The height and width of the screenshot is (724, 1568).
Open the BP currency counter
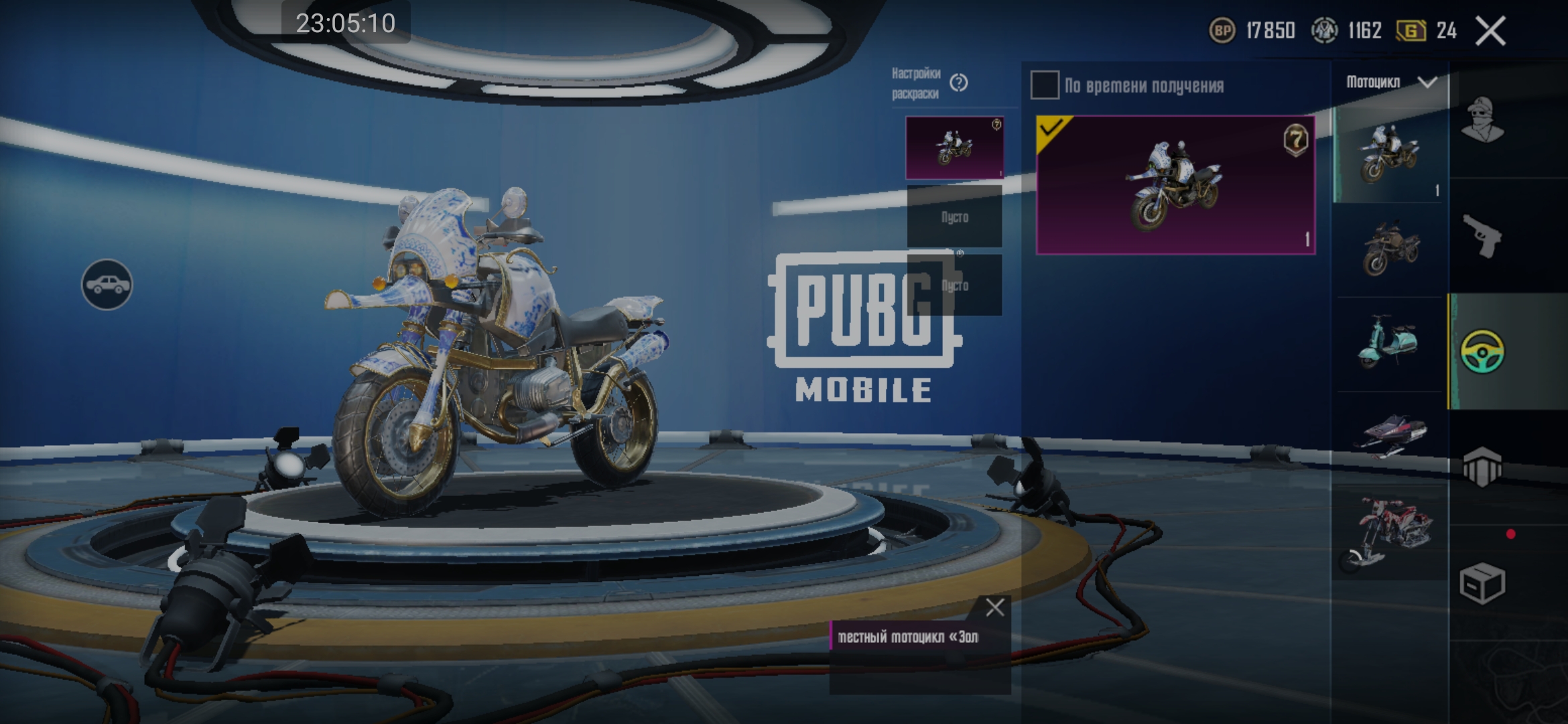coord(1252,31)
